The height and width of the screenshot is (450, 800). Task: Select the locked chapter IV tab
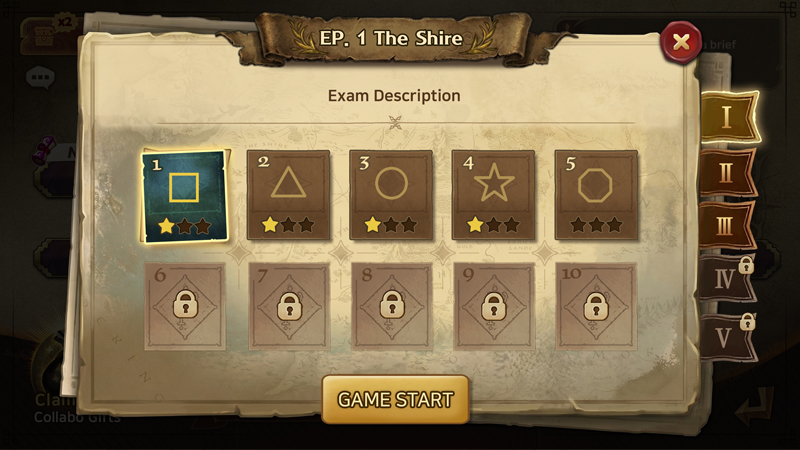[727, 278]
